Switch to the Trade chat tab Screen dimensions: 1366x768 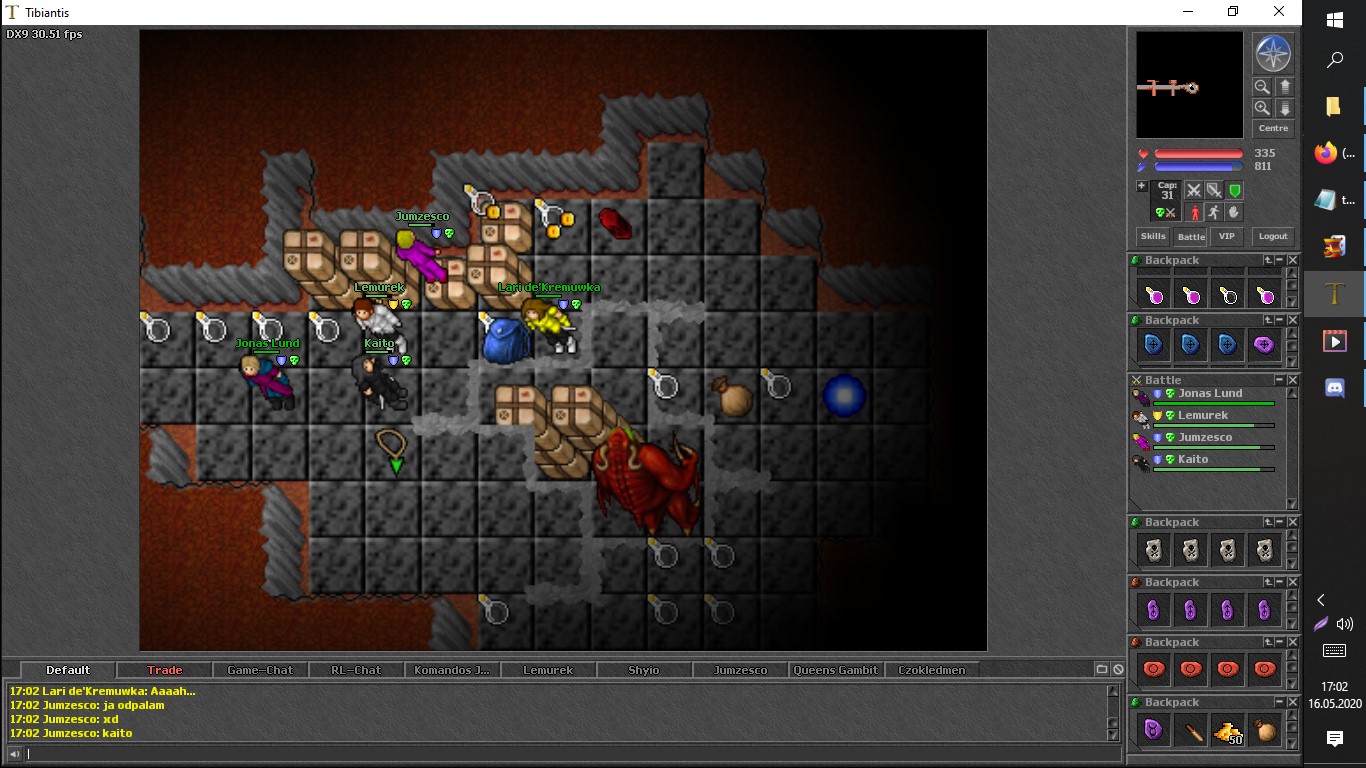click(165, 670)
